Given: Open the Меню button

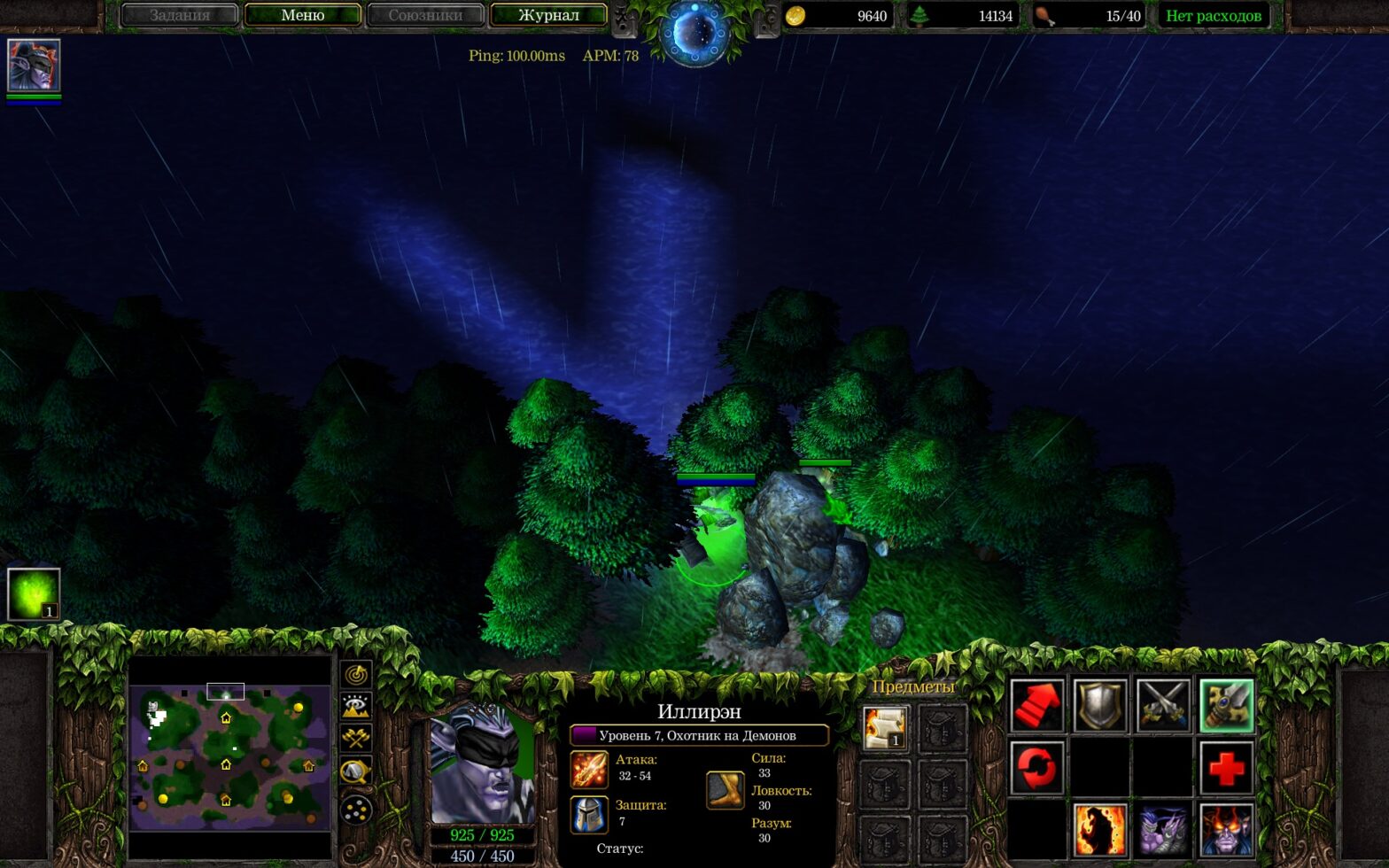Looking at the screenshot, I should [x=302, y=15].
